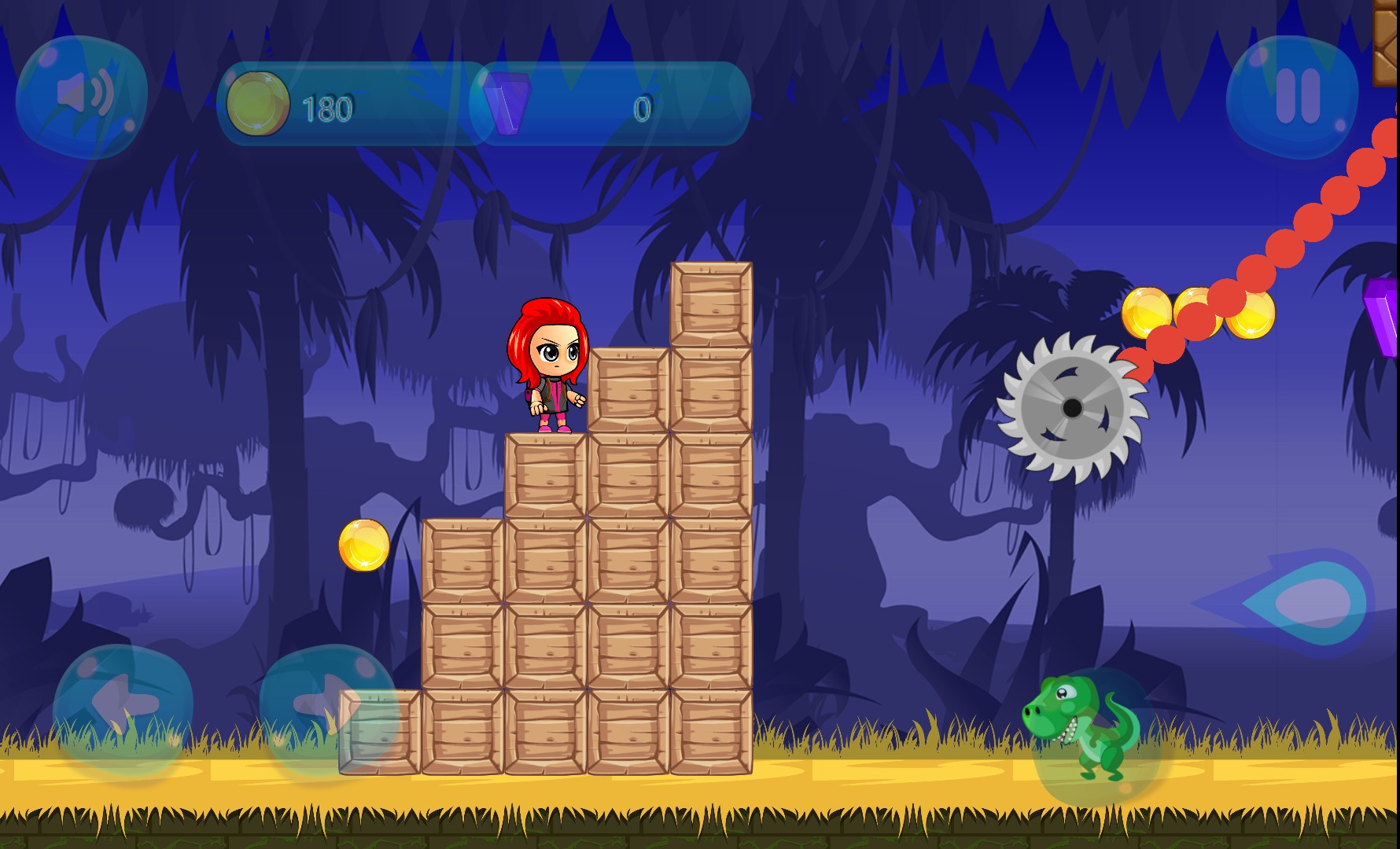Pause the game with the pause bubble
This screenshot has height=849, width=1400.
click(1292, 97)
